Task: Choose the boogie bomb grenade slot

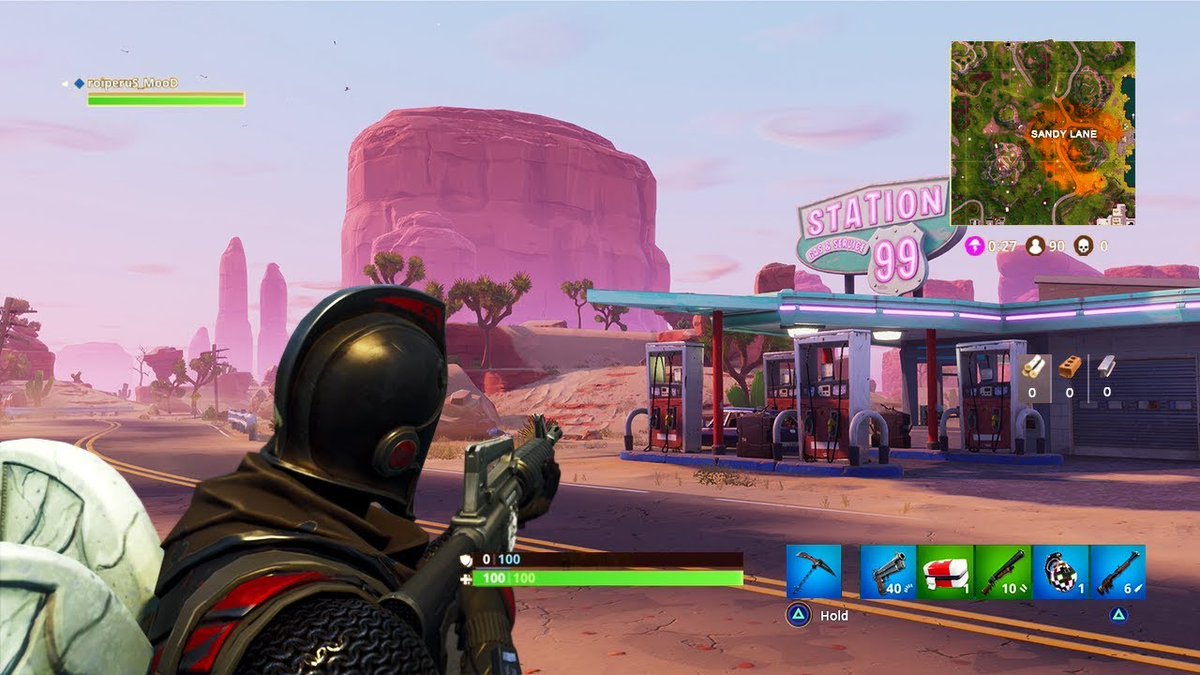Action: [x=1060, y=572]
